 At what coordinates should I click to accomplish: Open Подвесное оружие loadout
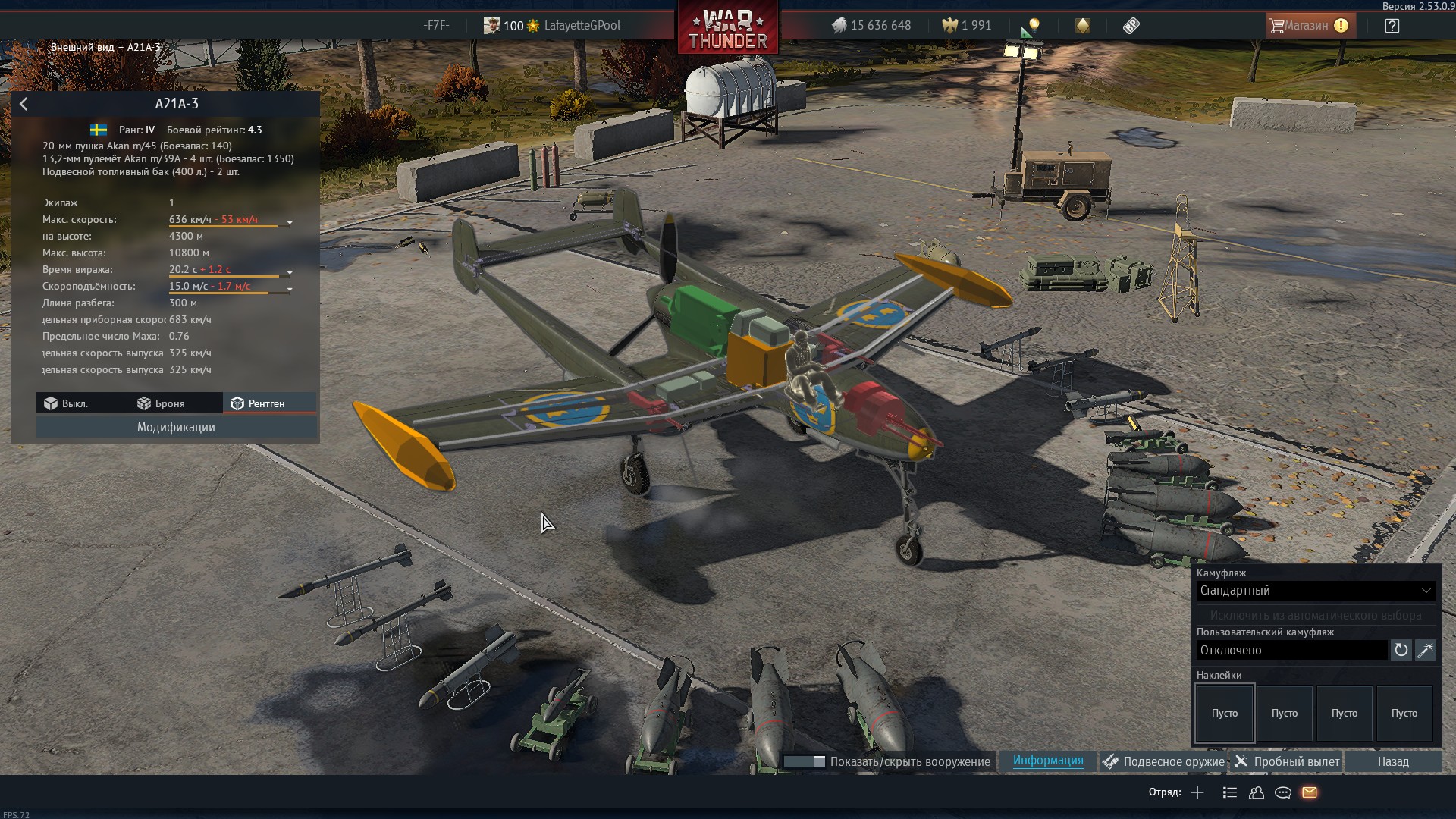tap(1163, 761)
